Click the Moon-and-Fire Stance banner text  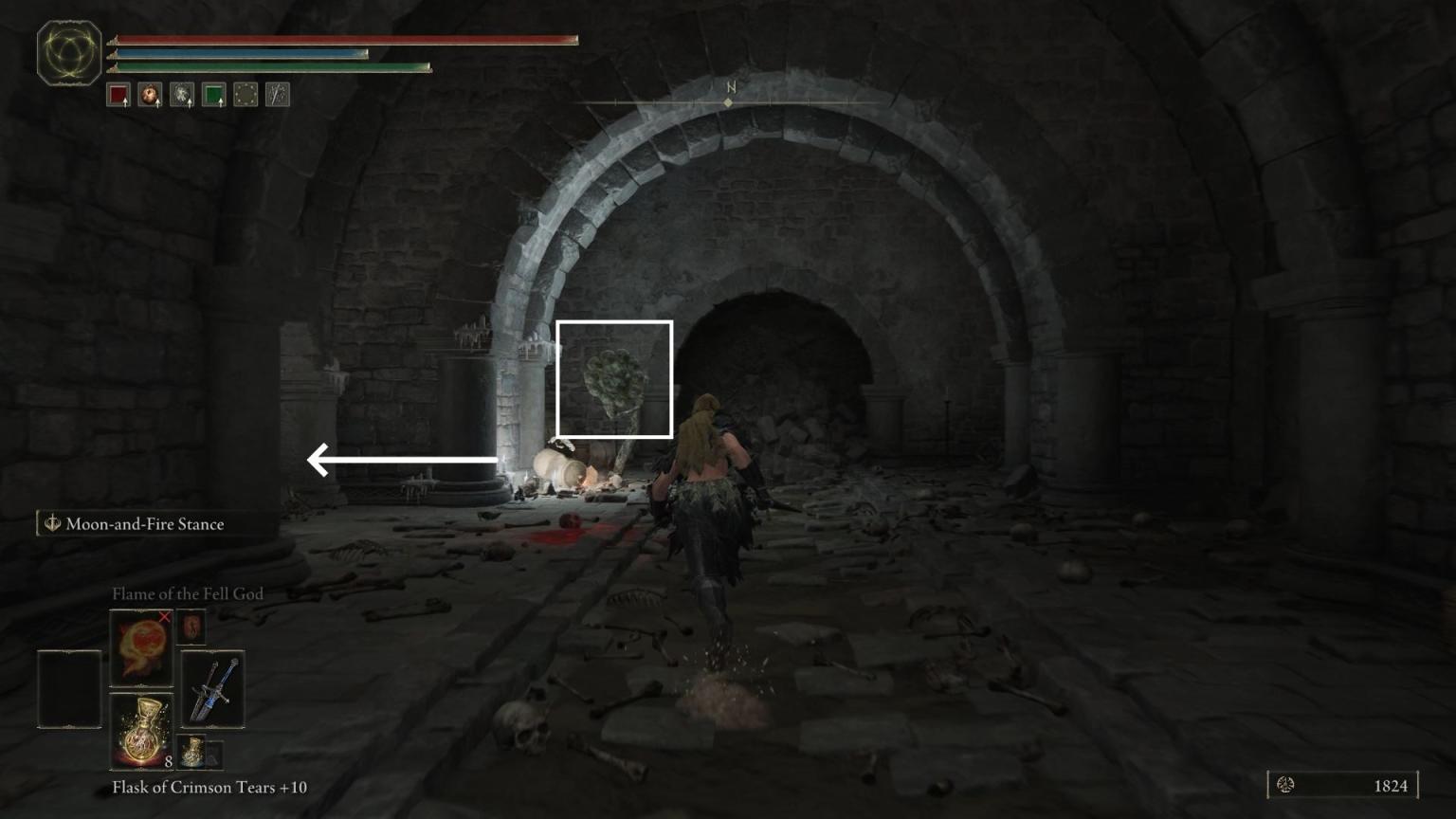144,523
